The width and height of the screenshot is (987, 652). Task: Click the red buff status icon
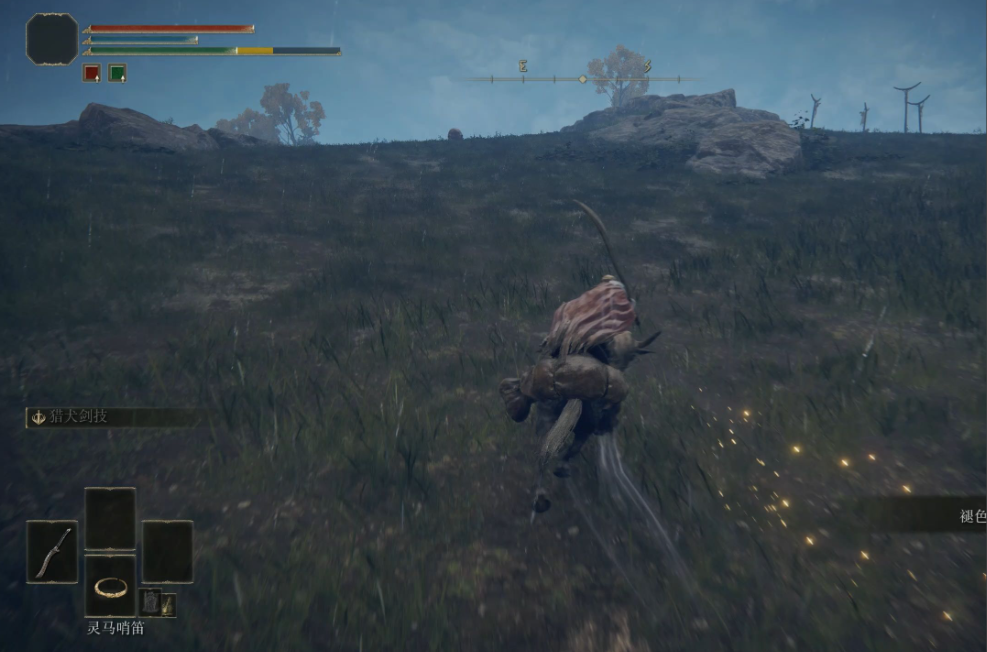pyautogui.click(x=91, y=73)
